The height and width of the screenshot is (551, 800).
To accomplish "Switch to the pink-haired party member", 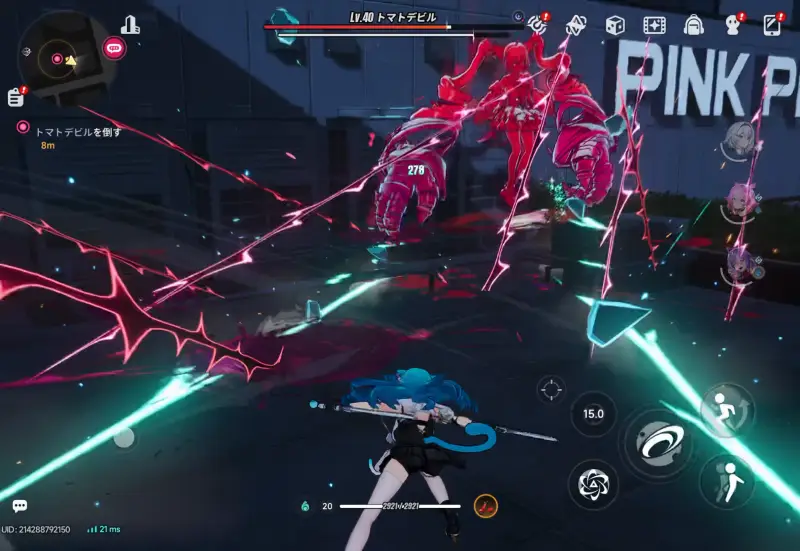I will (x=739, y=203).
